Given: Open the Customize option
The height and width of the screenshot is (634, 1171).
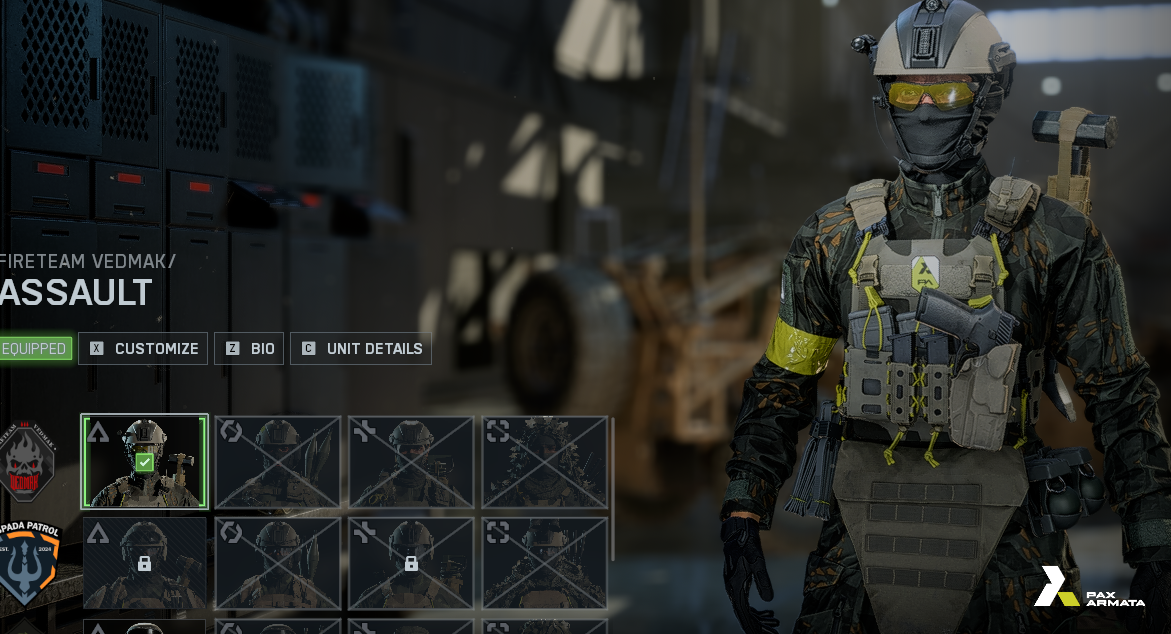Looking at the screenshot, I should (x=143, y=349).
